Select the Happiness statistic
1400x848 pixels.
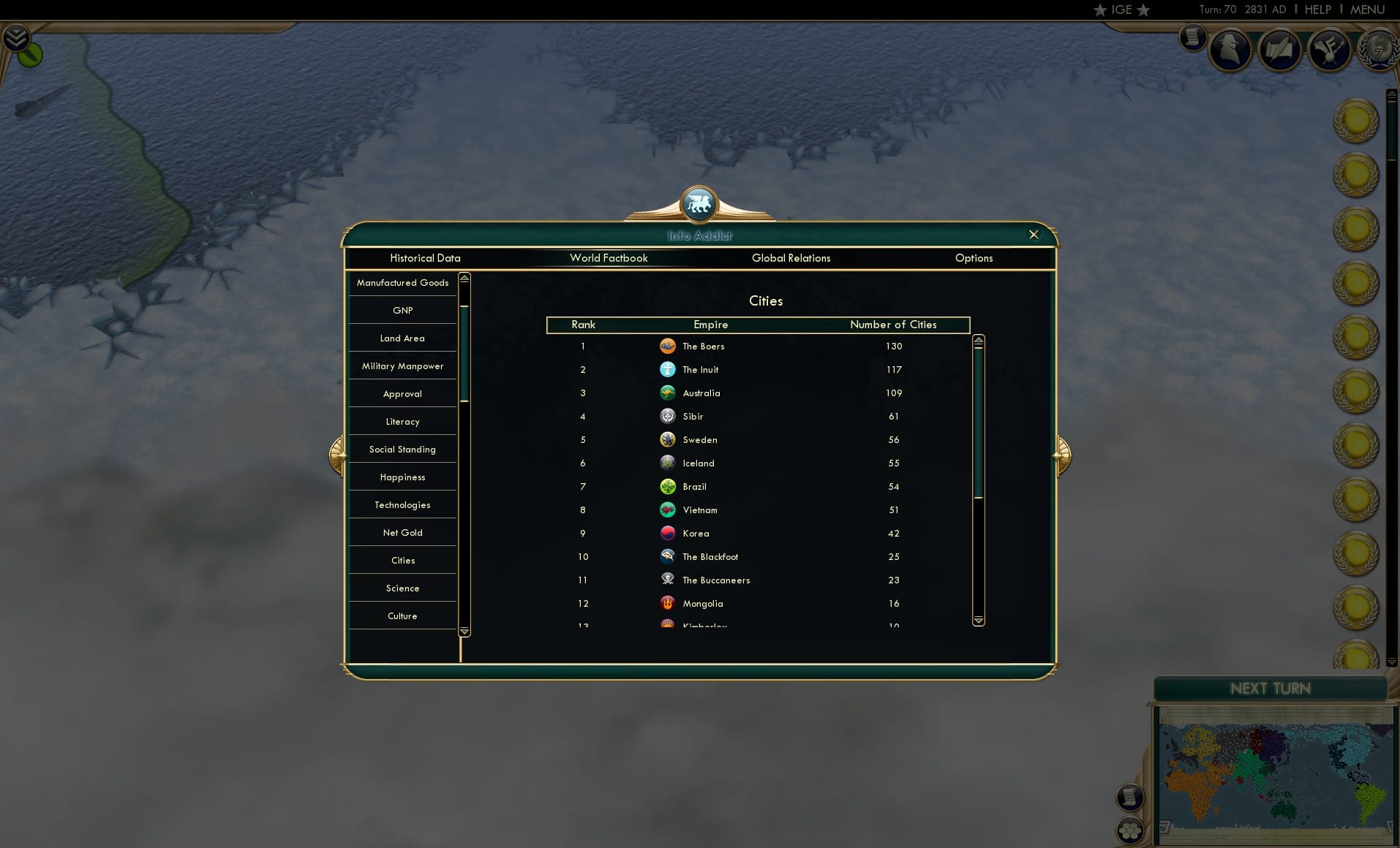click(402, 477)
